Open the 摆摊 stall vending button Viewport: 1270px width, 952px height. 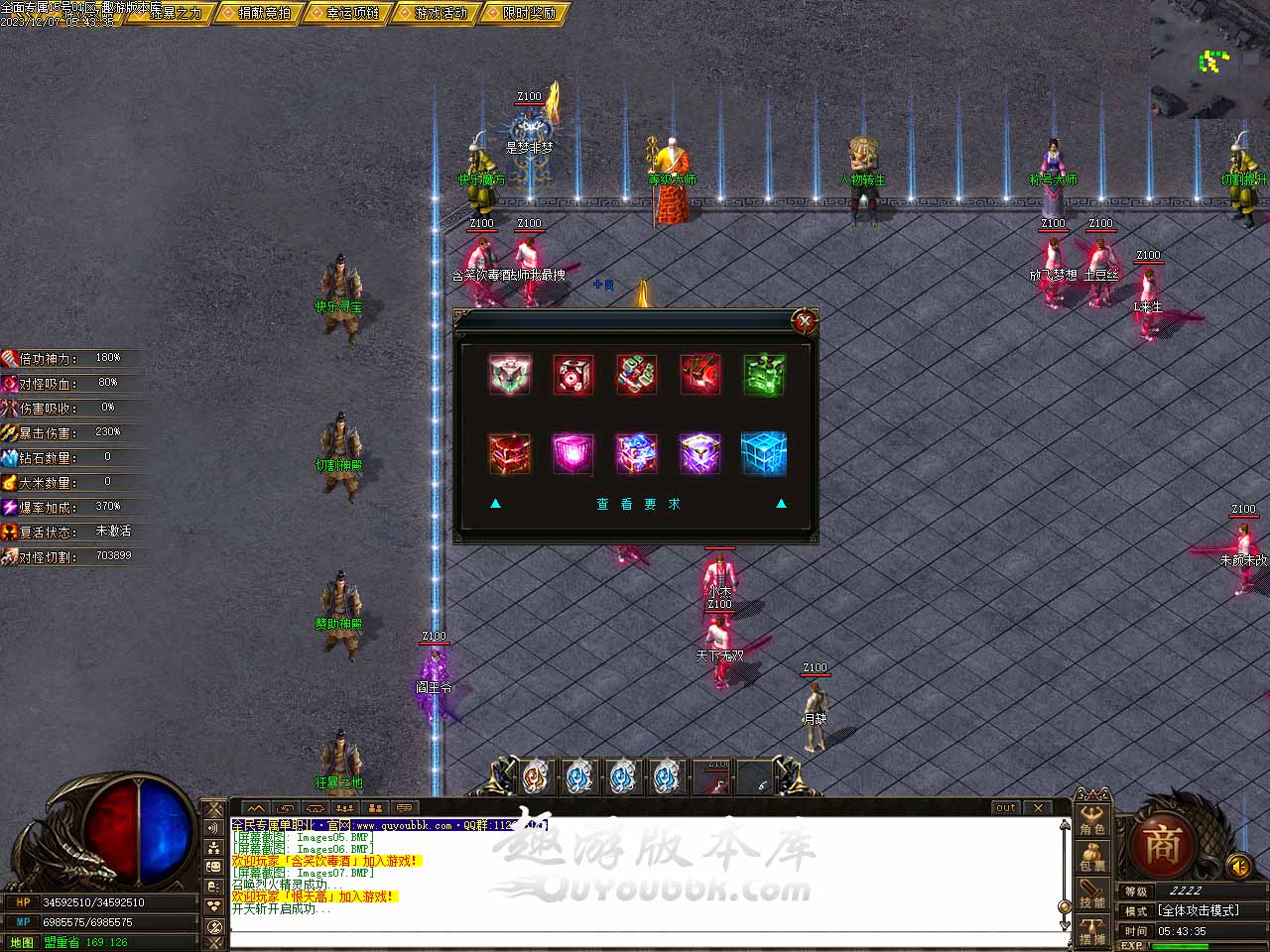tap(1092, 932)
